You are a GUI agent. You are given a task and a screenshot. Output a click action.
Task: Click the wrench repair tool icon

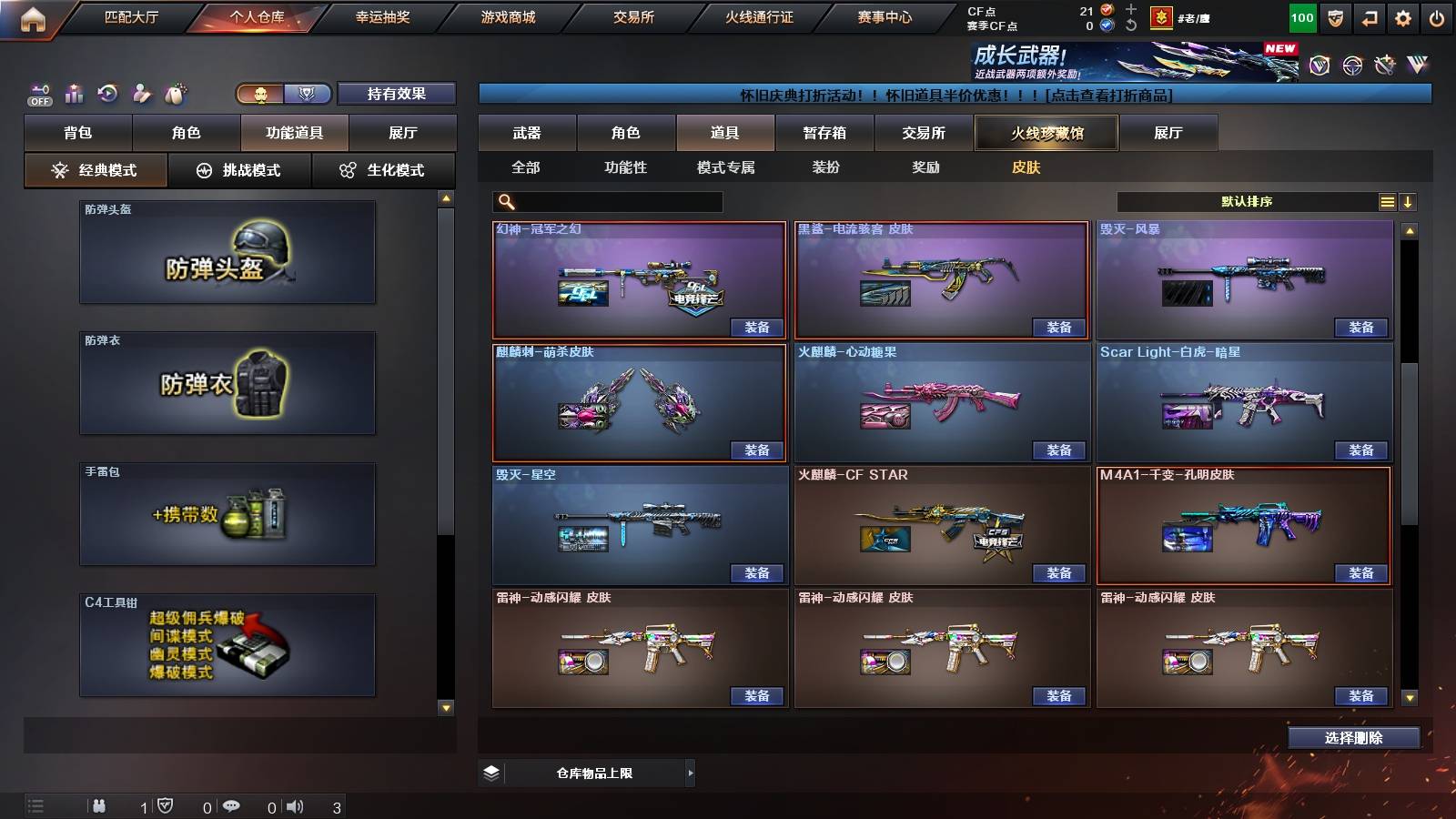[x=1387, y=64]
